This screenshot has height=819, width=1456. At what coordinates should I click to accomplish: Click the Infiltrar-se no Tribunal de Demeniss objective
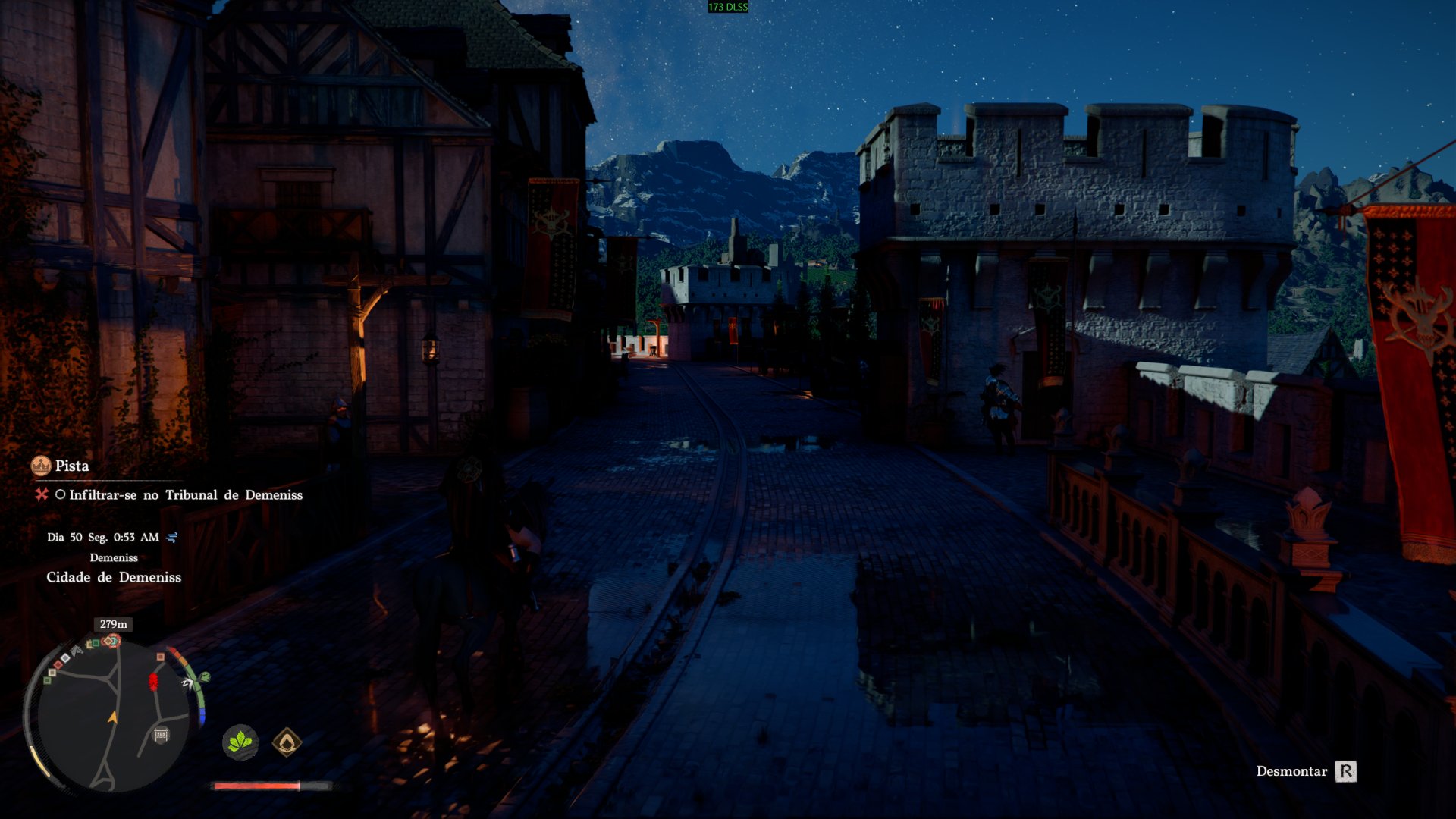pos(185,495)
